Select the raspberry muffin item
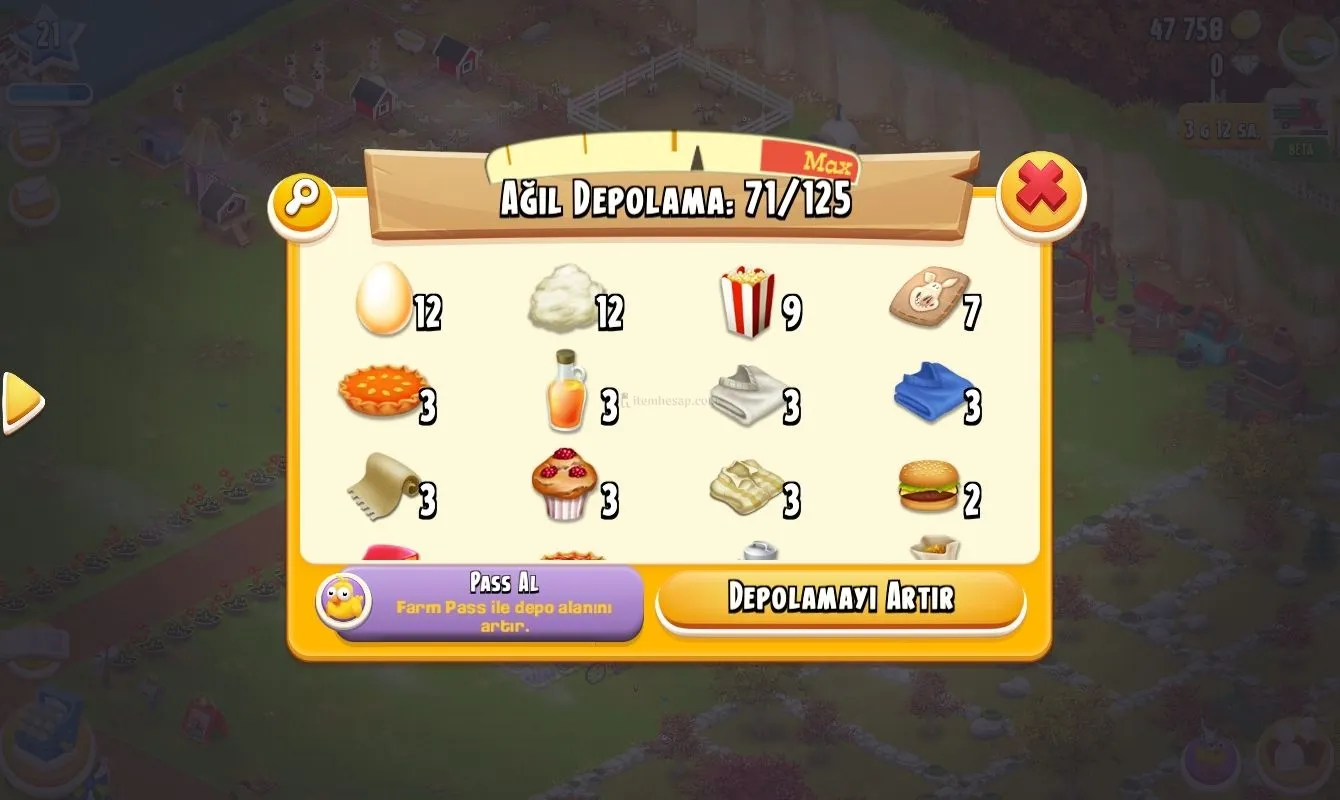Viewport: 1340px width, 800px height. pyautogui.click(x=565, y=484)
